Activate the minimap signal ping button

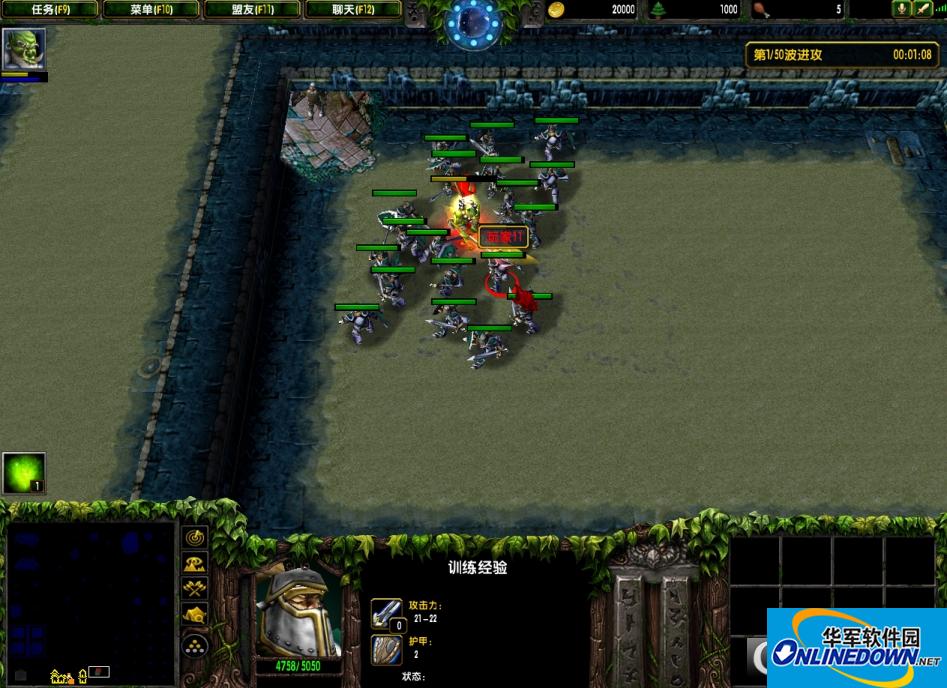pos(195,539)
